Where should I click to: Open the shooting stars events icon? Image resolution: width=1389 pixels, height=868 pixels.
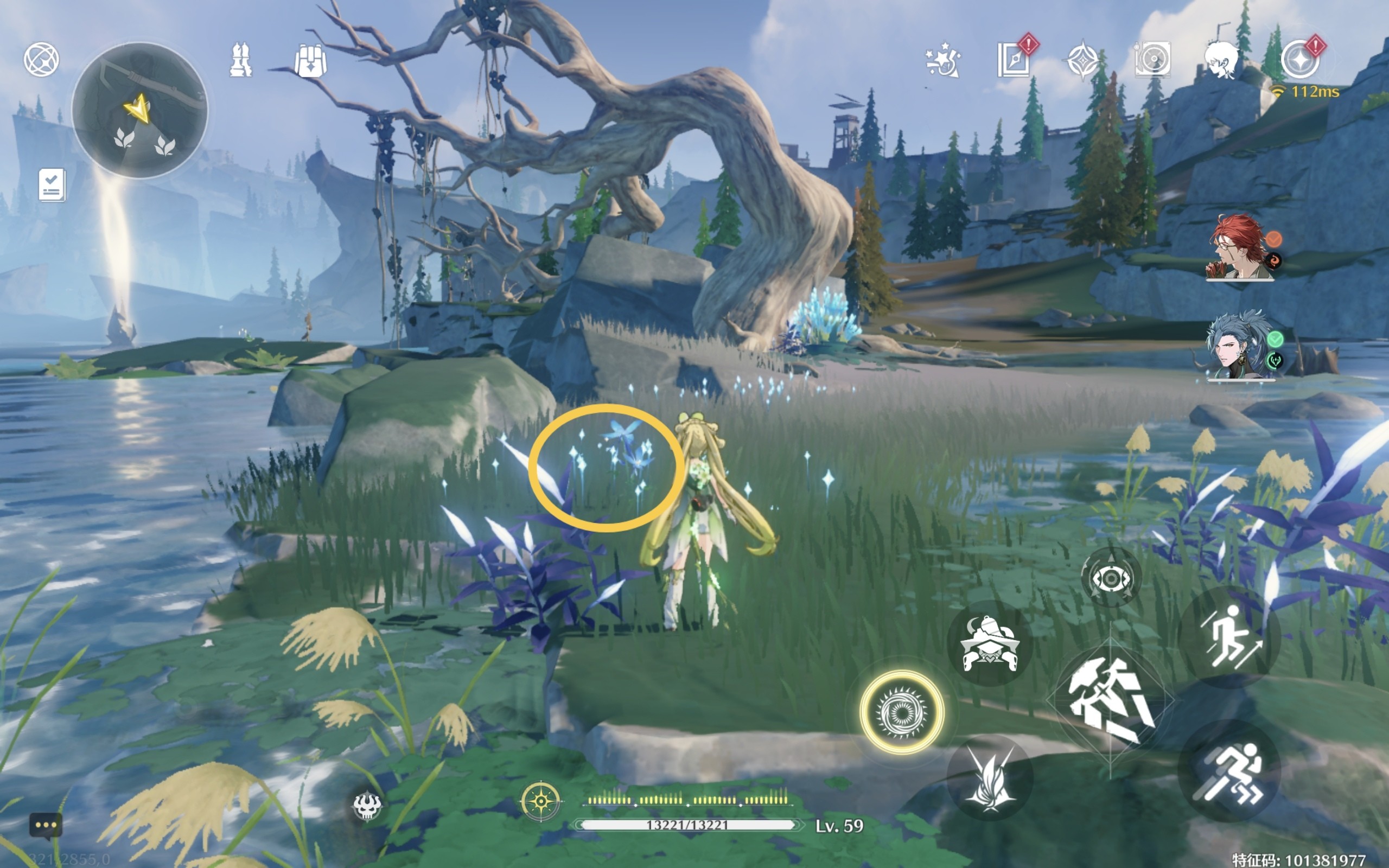tap(942, 60)
